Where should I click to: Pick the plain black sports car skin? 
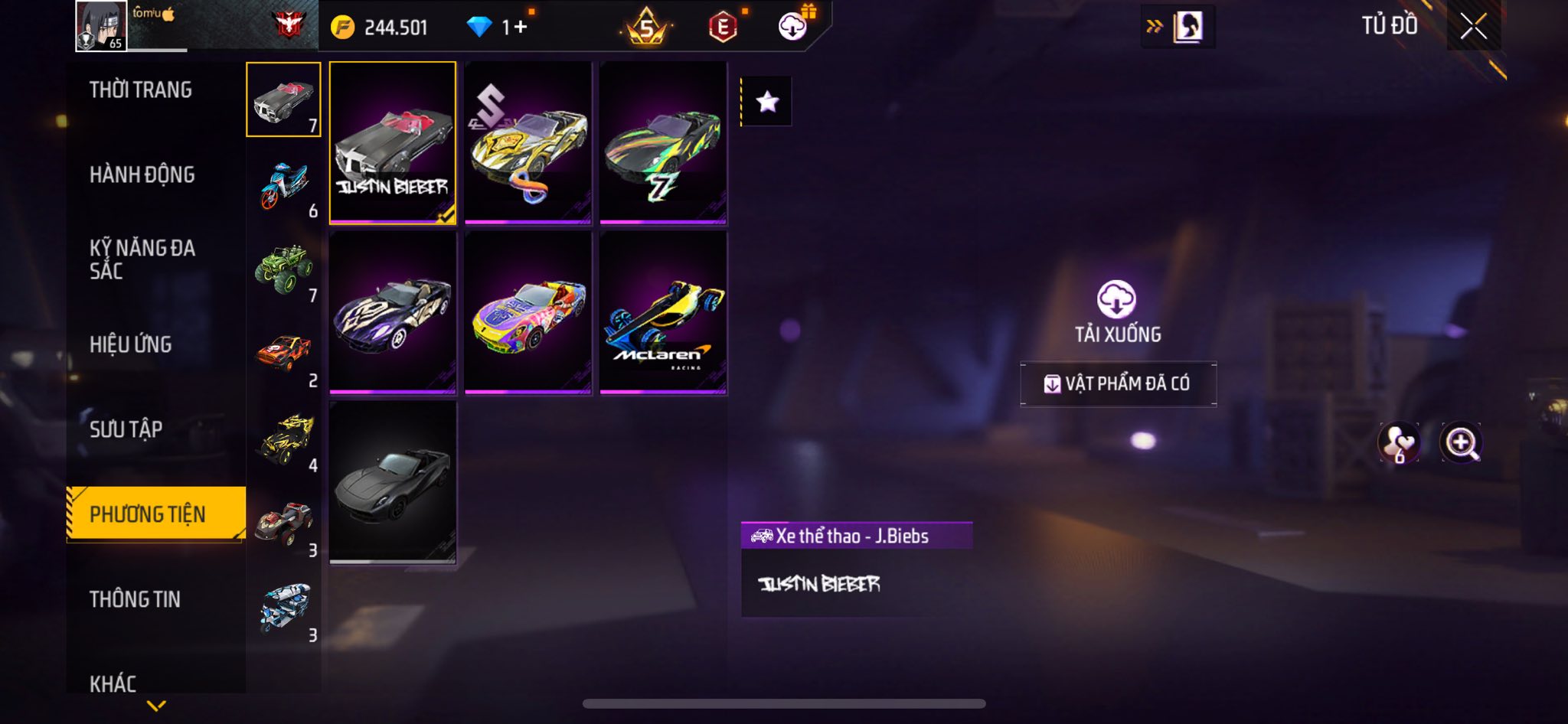point(393,482)
